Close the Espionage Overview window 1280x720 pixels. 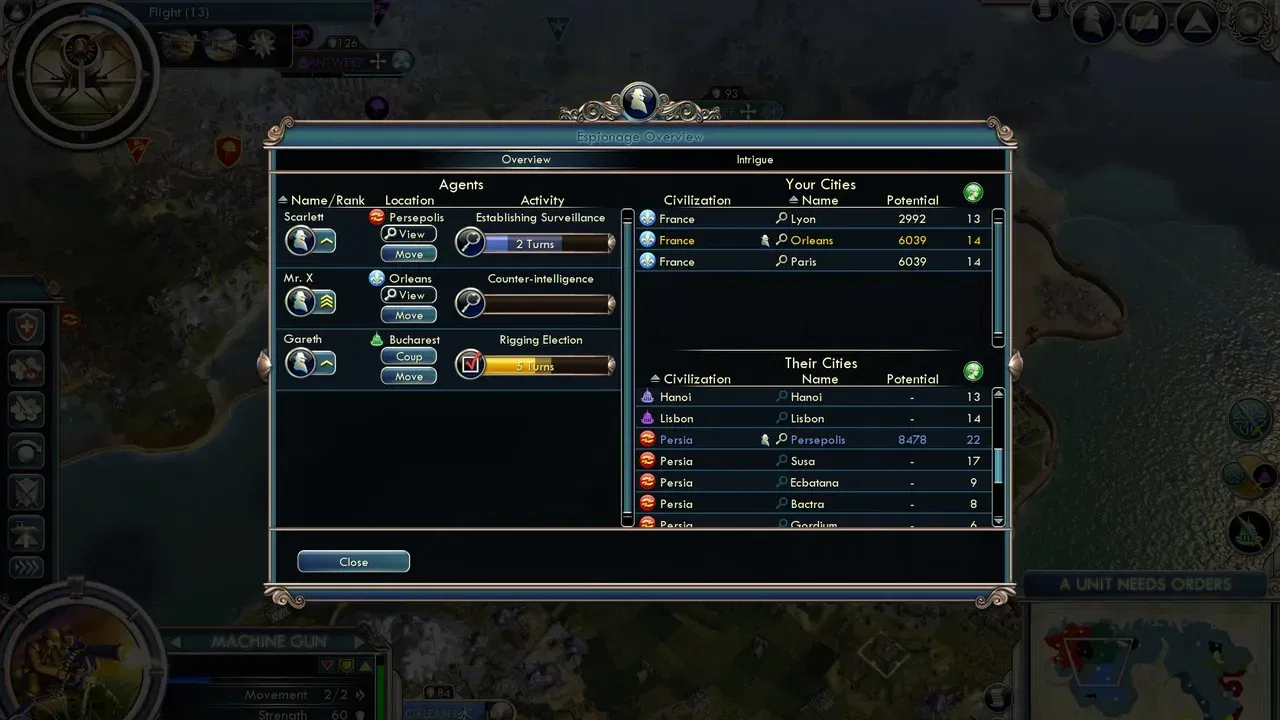(x=353, y=562)
